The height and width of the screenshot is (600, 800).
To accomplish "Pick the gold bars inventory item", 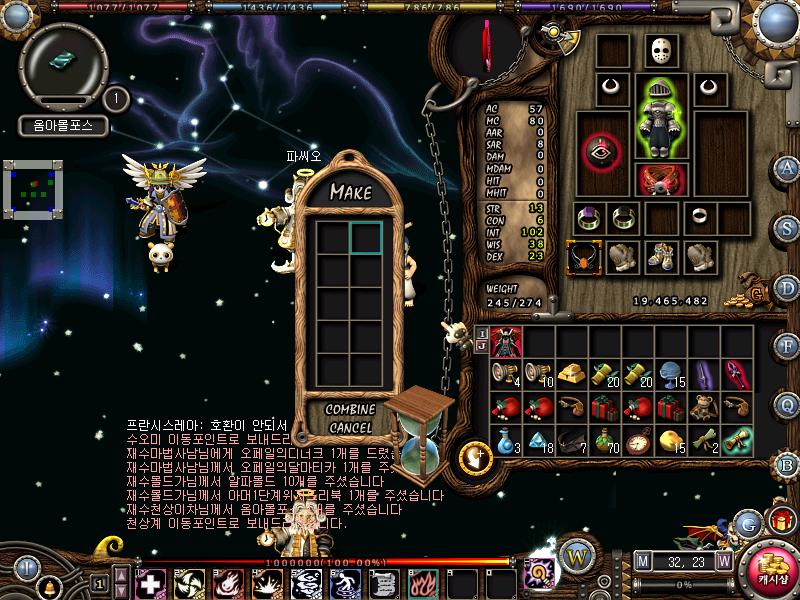I will [x=574, y=374].
